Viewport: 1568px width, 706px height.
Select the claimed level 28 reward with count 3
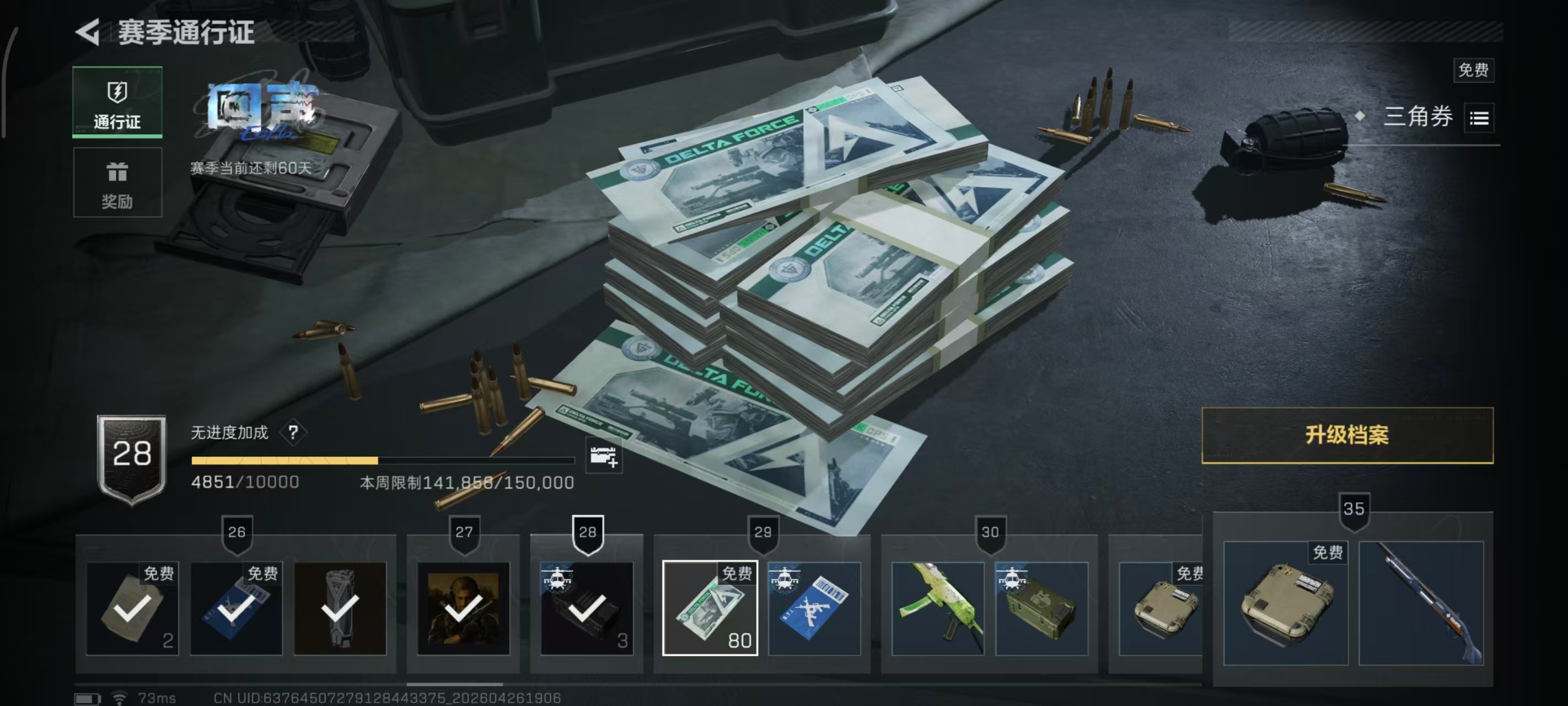pyautogui.click(x=587, y=608)
